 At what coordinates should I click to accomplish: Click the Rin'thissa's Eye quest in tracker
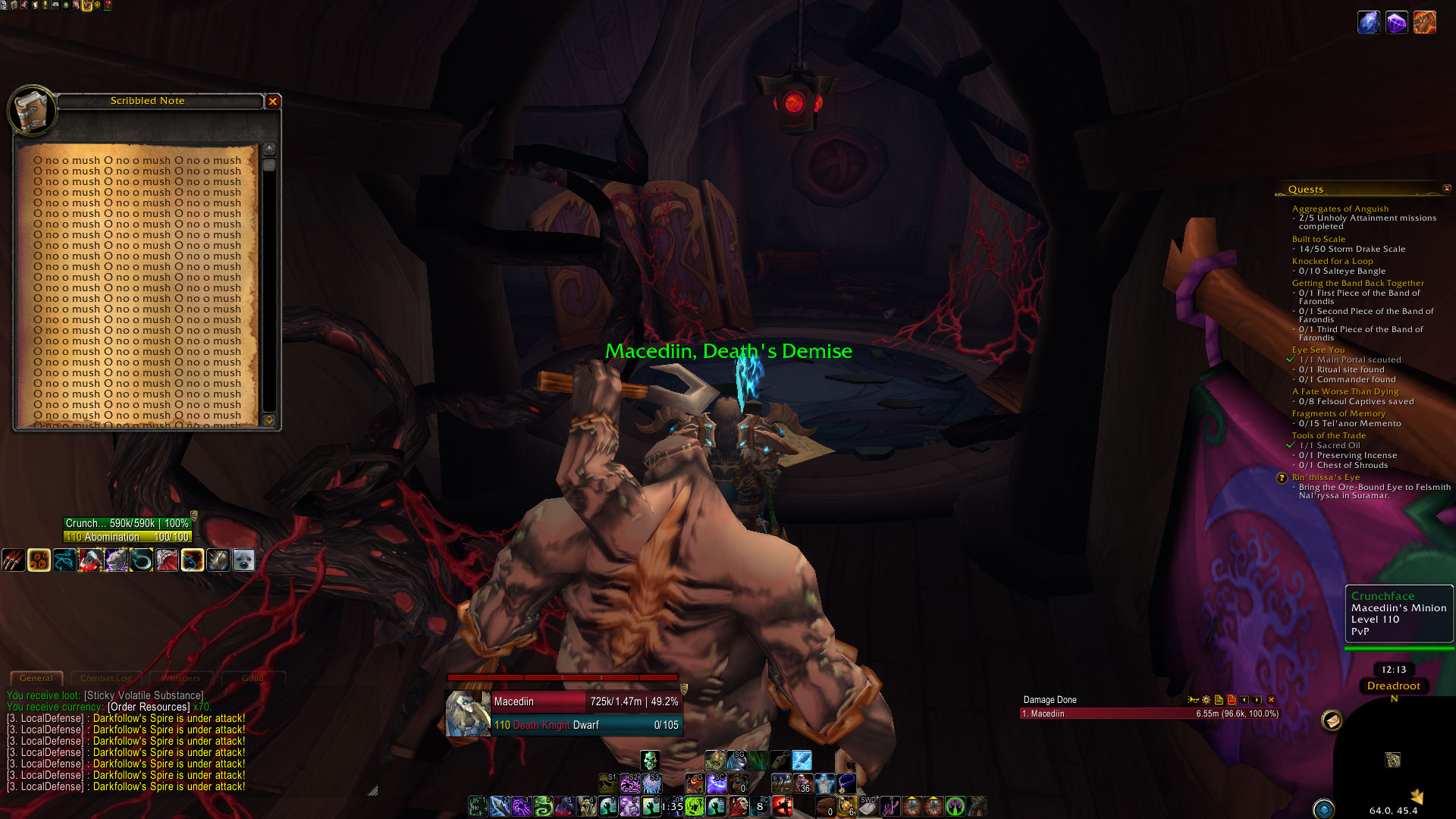pyautogui.click(x=1326, y=477)
